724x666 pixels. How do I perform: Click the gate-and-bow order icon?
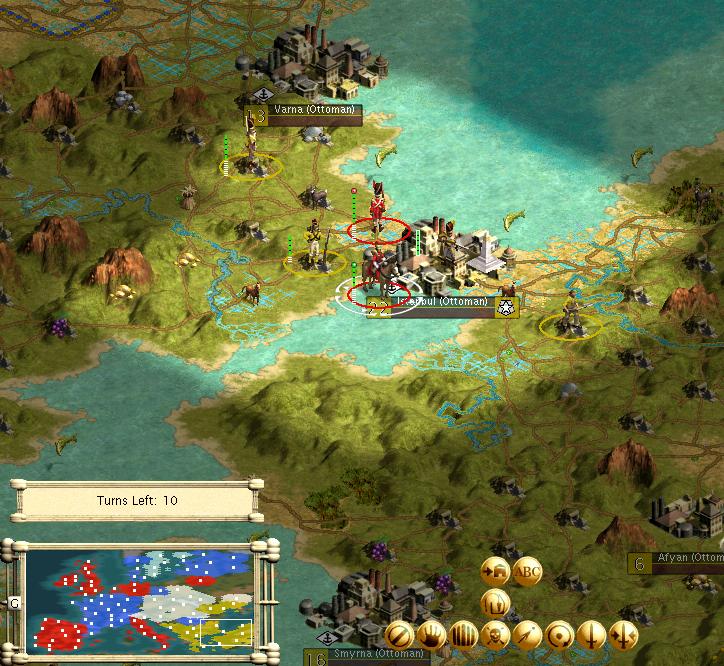point(496,602)
